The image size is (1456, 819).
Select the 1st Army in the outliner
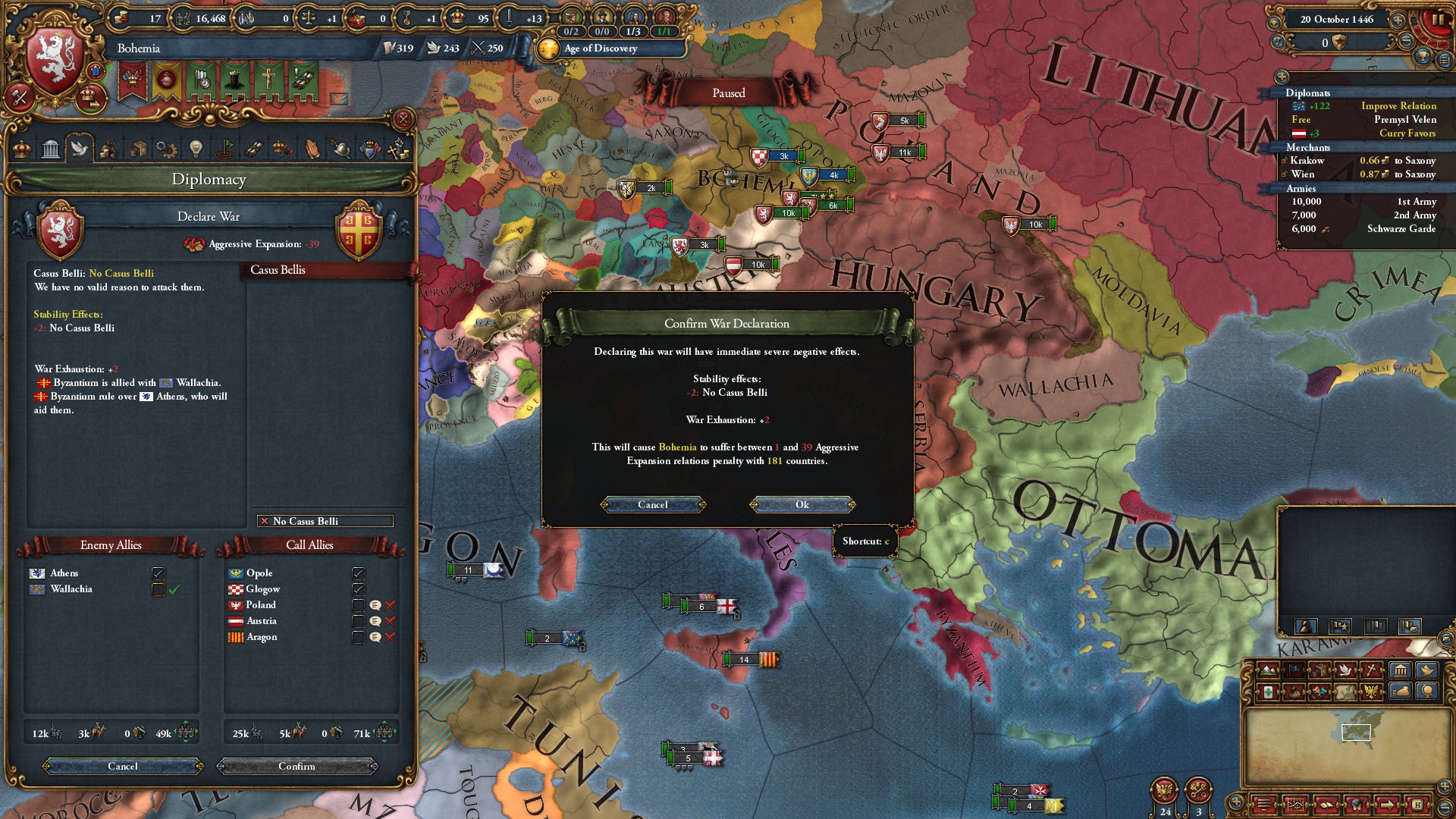[x=1363, y=202]
